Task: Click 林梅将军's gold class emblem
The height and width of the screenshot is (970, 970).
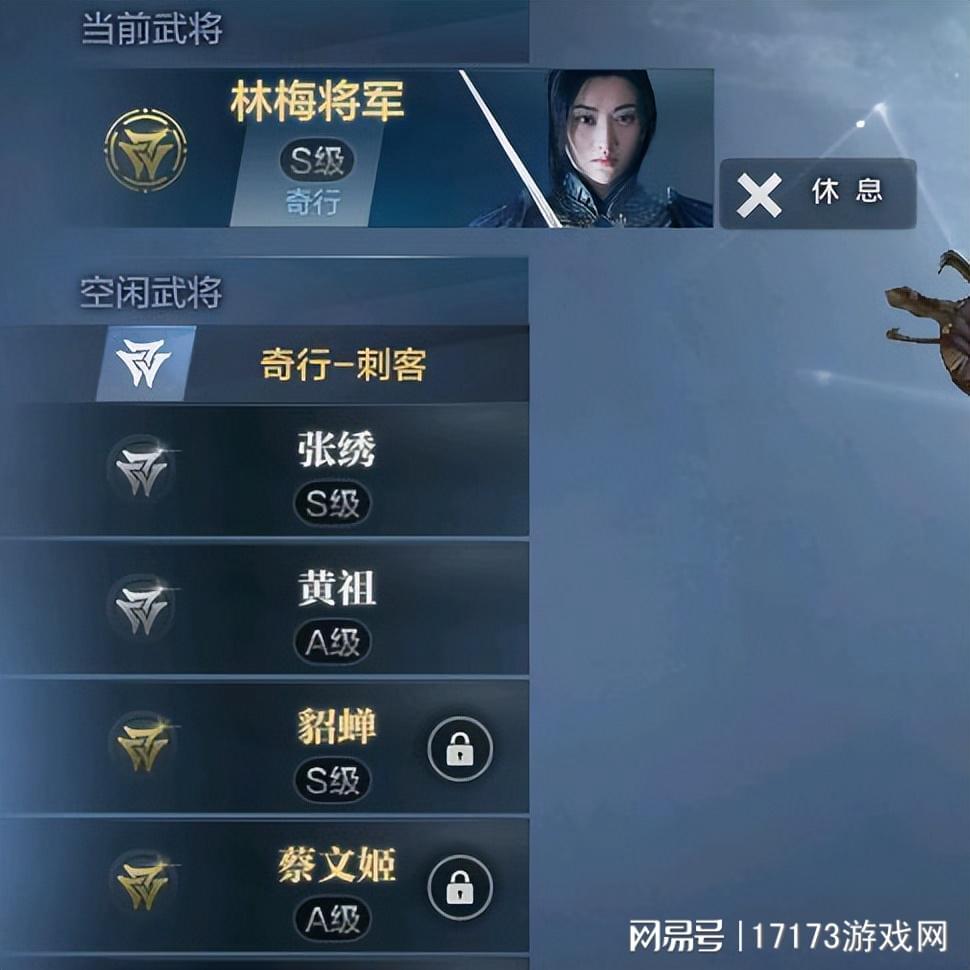Action: pyautogui.click(x=146, y=150)
